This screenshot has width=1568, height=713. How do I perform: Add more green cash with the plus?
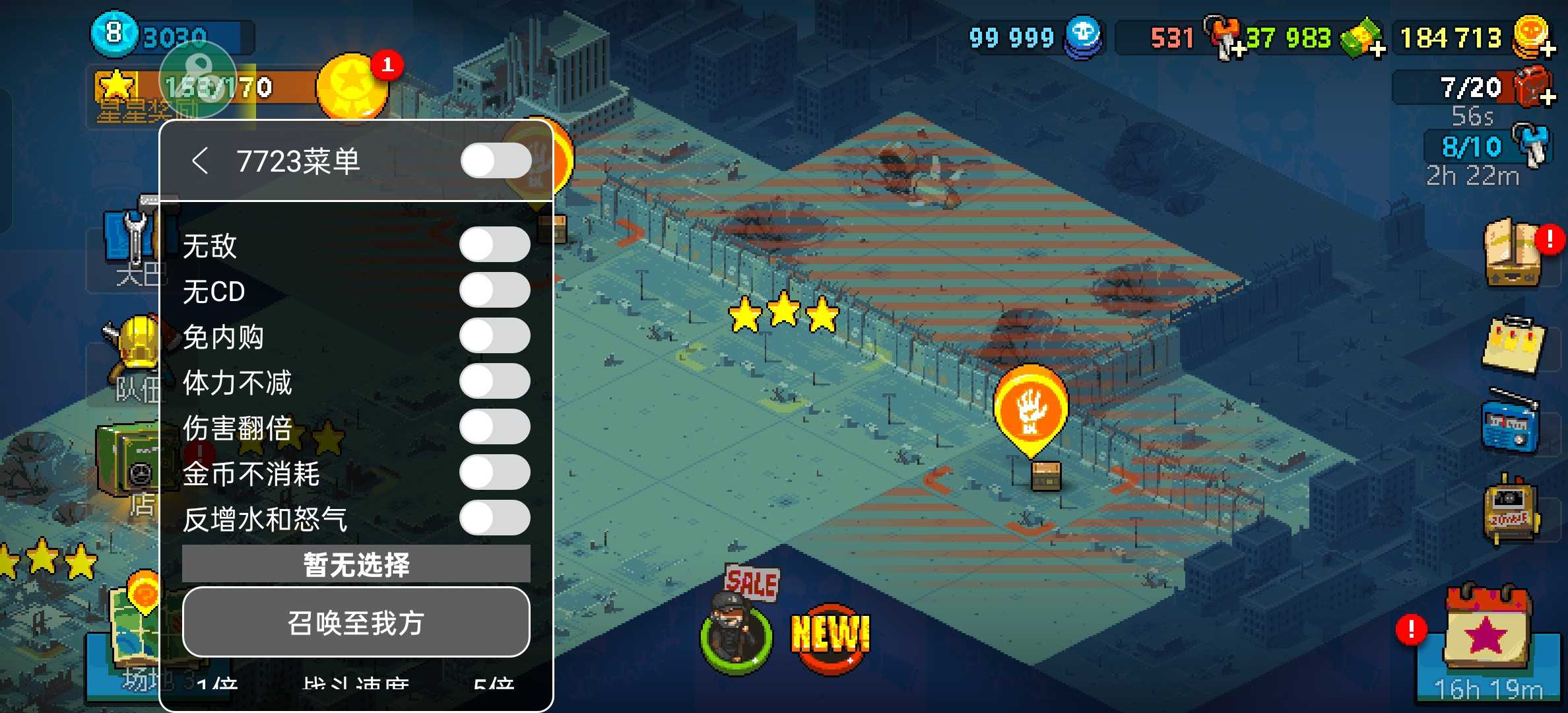click(x=1377, y=49)
